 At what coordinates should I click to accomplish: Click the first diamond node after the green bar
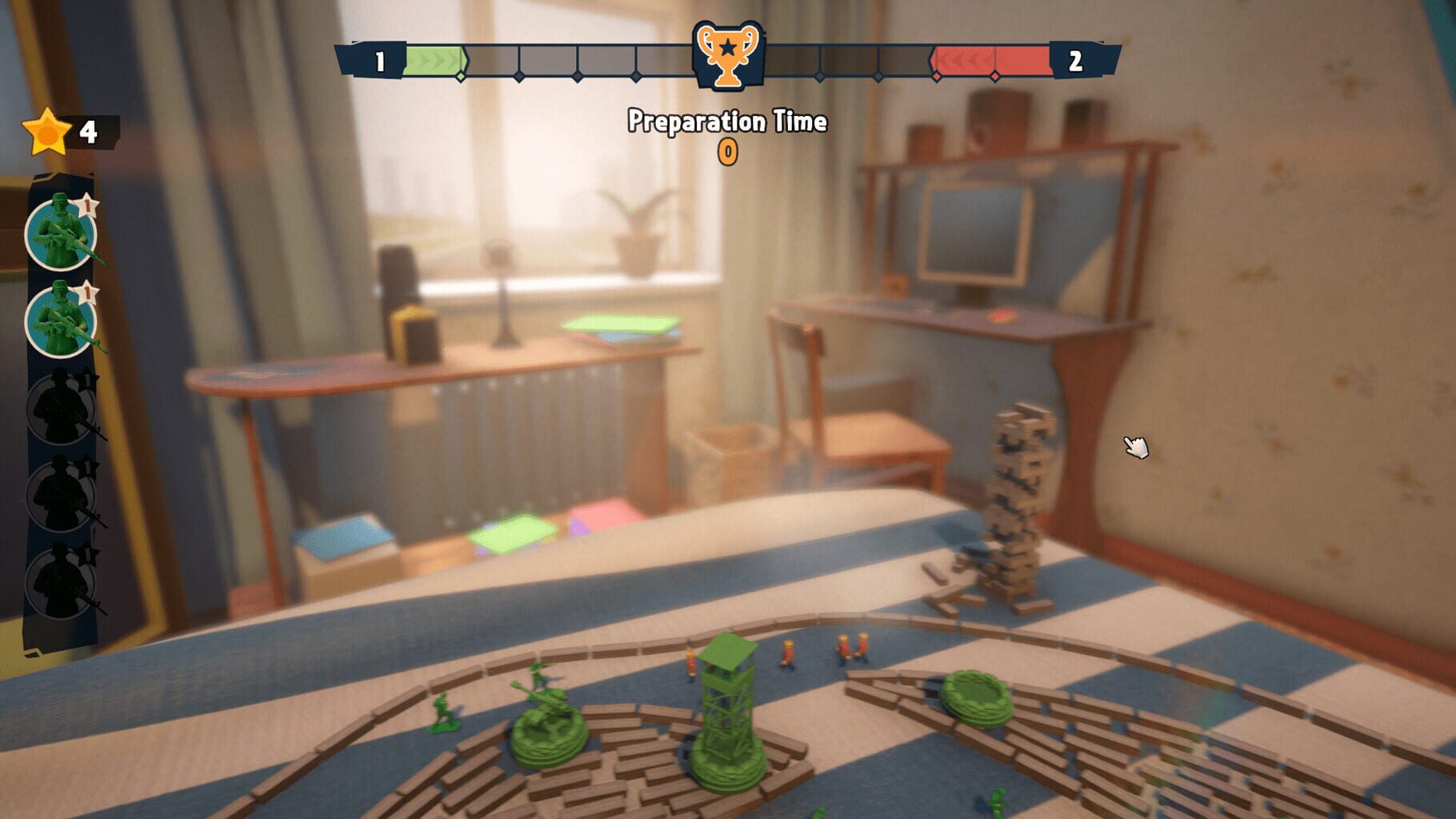point(461,78)
